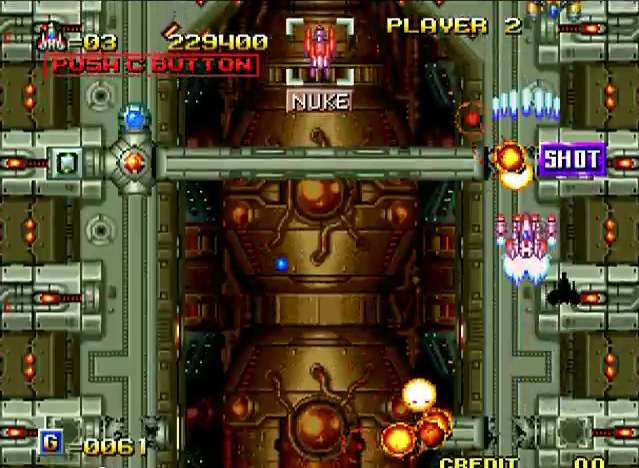Select the NUKE weapon indicator

pyautogui.click(x=320, y=101)
